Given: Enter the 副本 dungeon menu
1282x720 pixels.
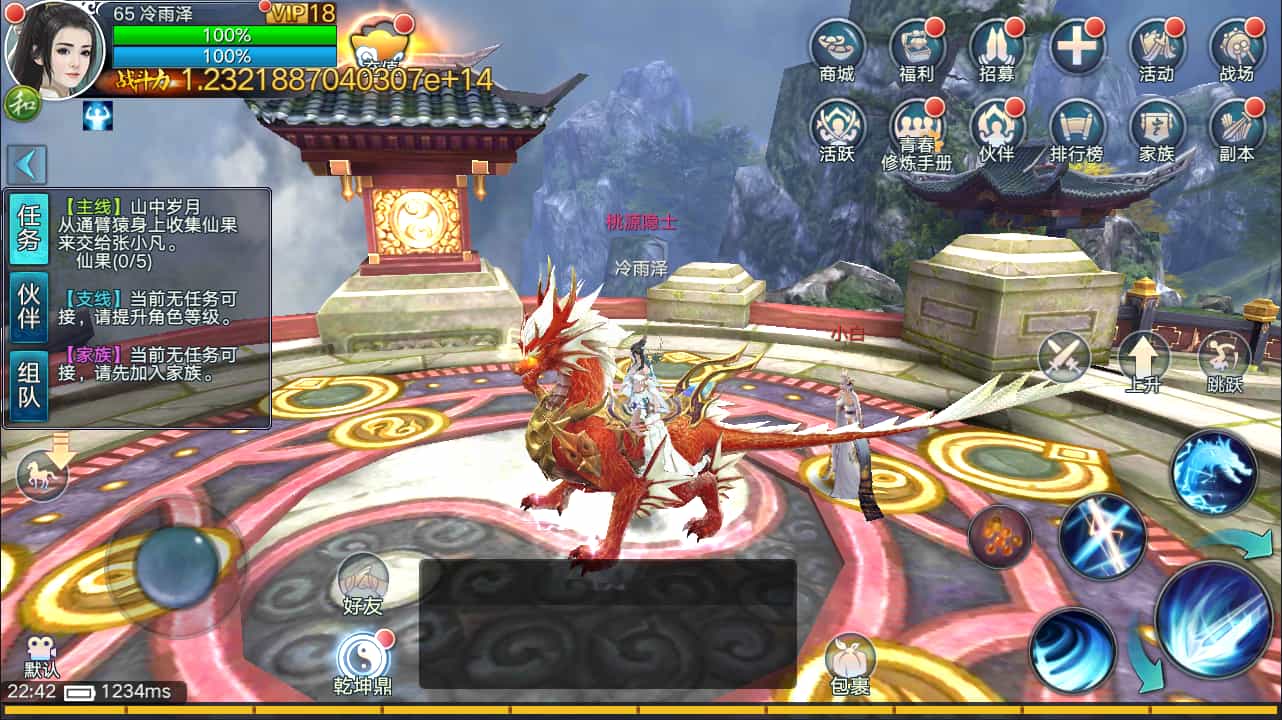Looking at the screenshot, I should (1237, 128).
